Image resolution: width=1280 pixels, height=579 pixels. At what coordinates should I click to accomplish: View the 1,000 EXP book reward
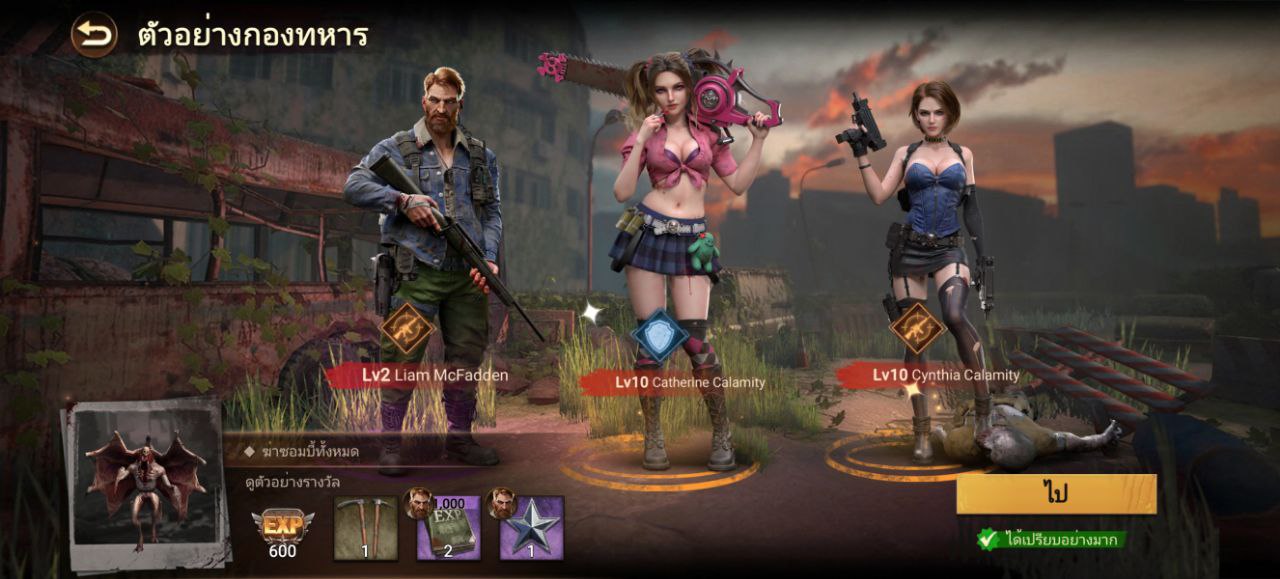point(447,527)
